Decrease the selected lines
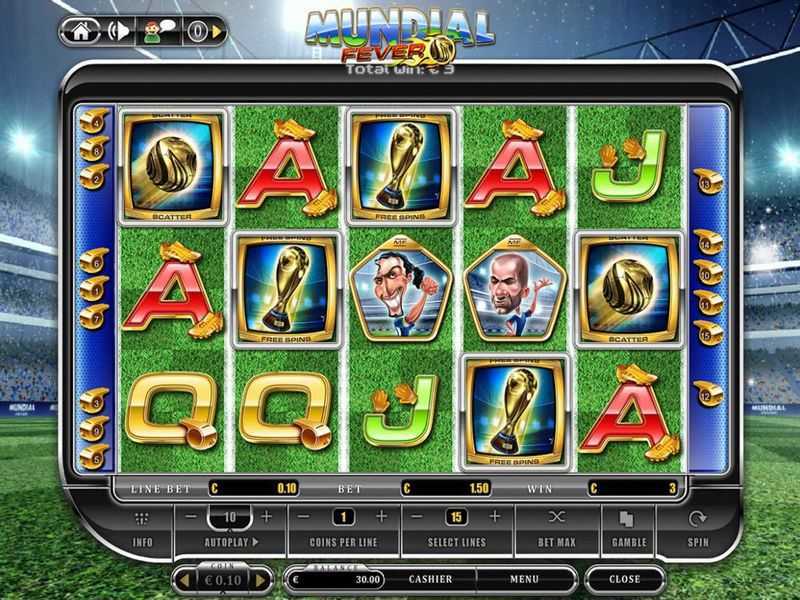 point(418,517)
